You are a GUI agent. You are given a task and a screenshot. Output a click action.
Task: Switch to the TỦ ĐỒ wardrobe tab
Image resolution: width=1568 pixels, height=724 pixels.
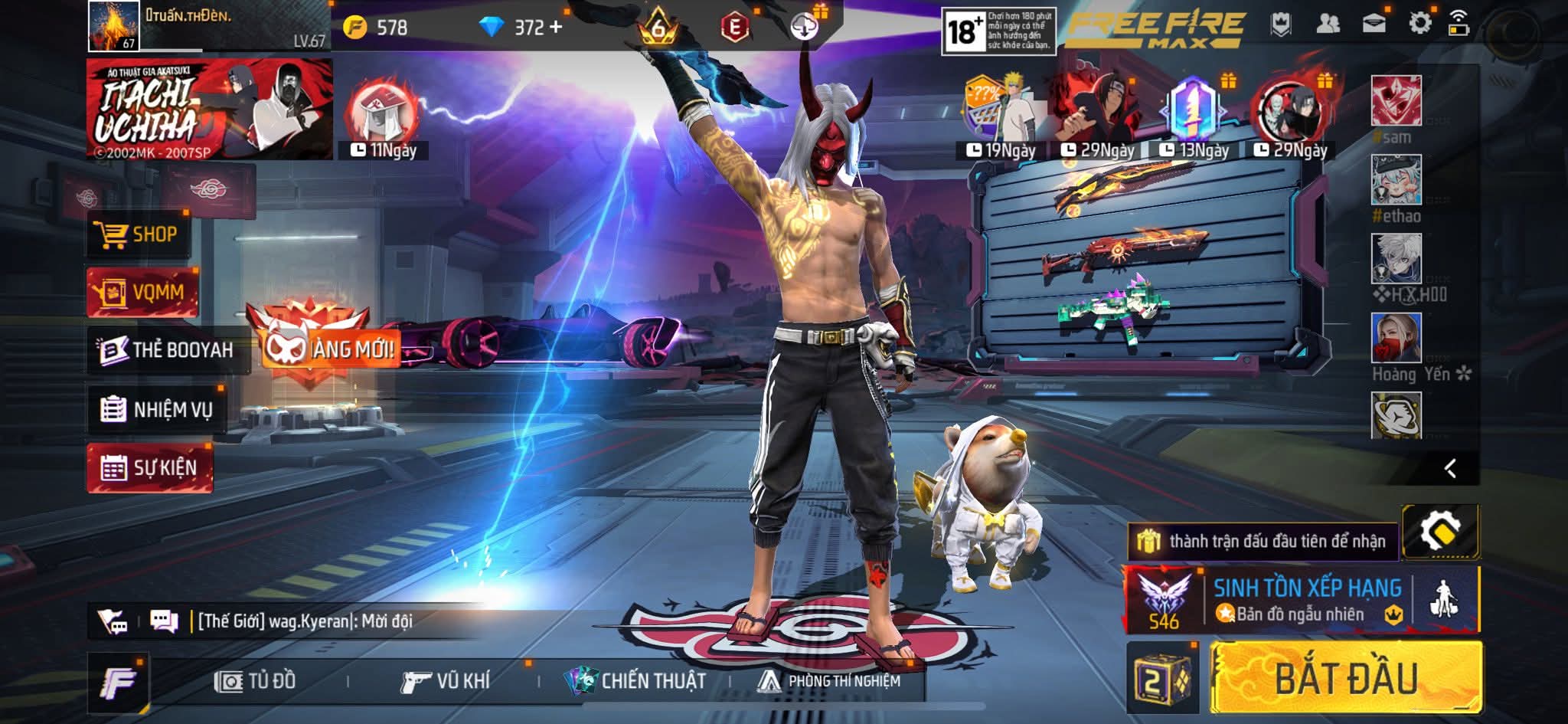pyautogui.click(x=256, y=681)
